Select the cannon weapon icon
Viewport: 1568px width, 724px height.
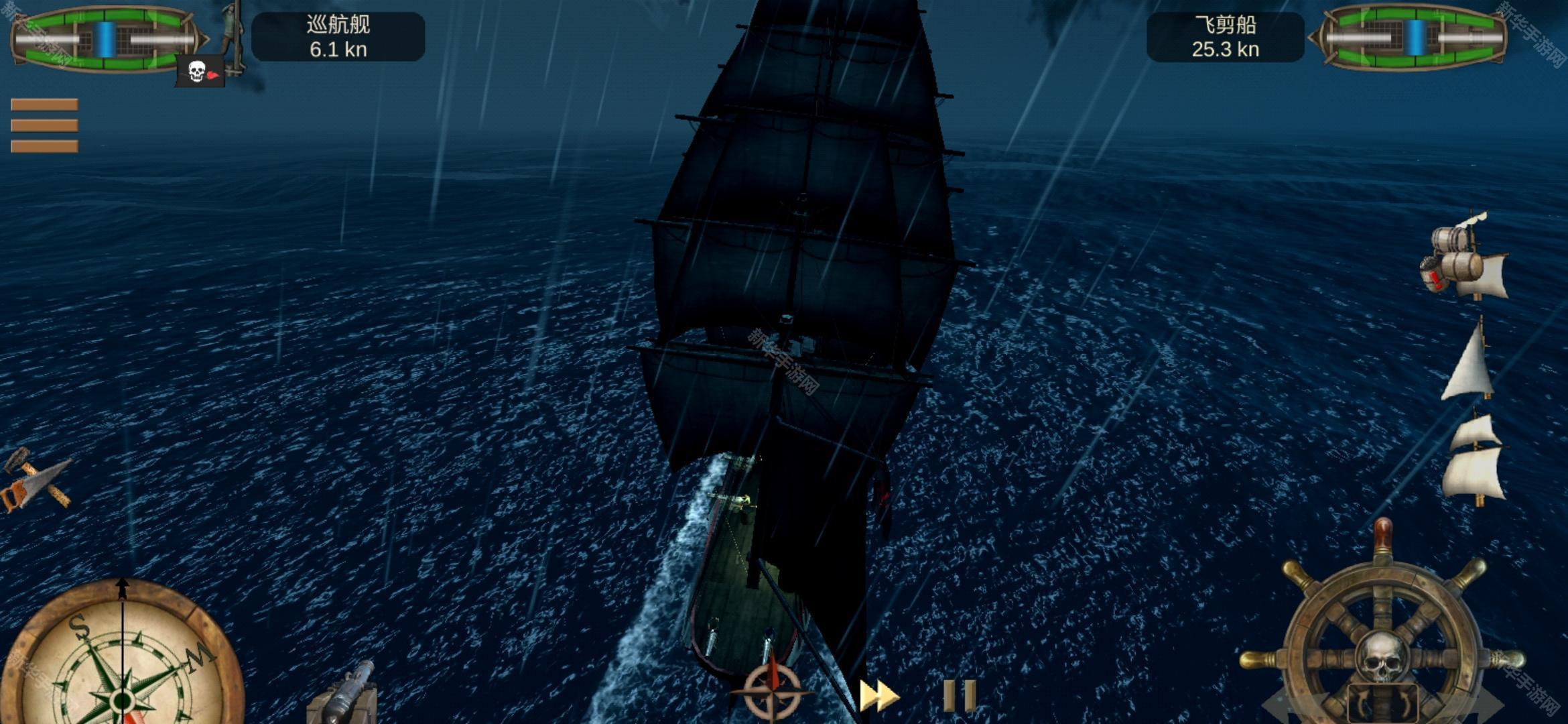(x=343, y=694)
